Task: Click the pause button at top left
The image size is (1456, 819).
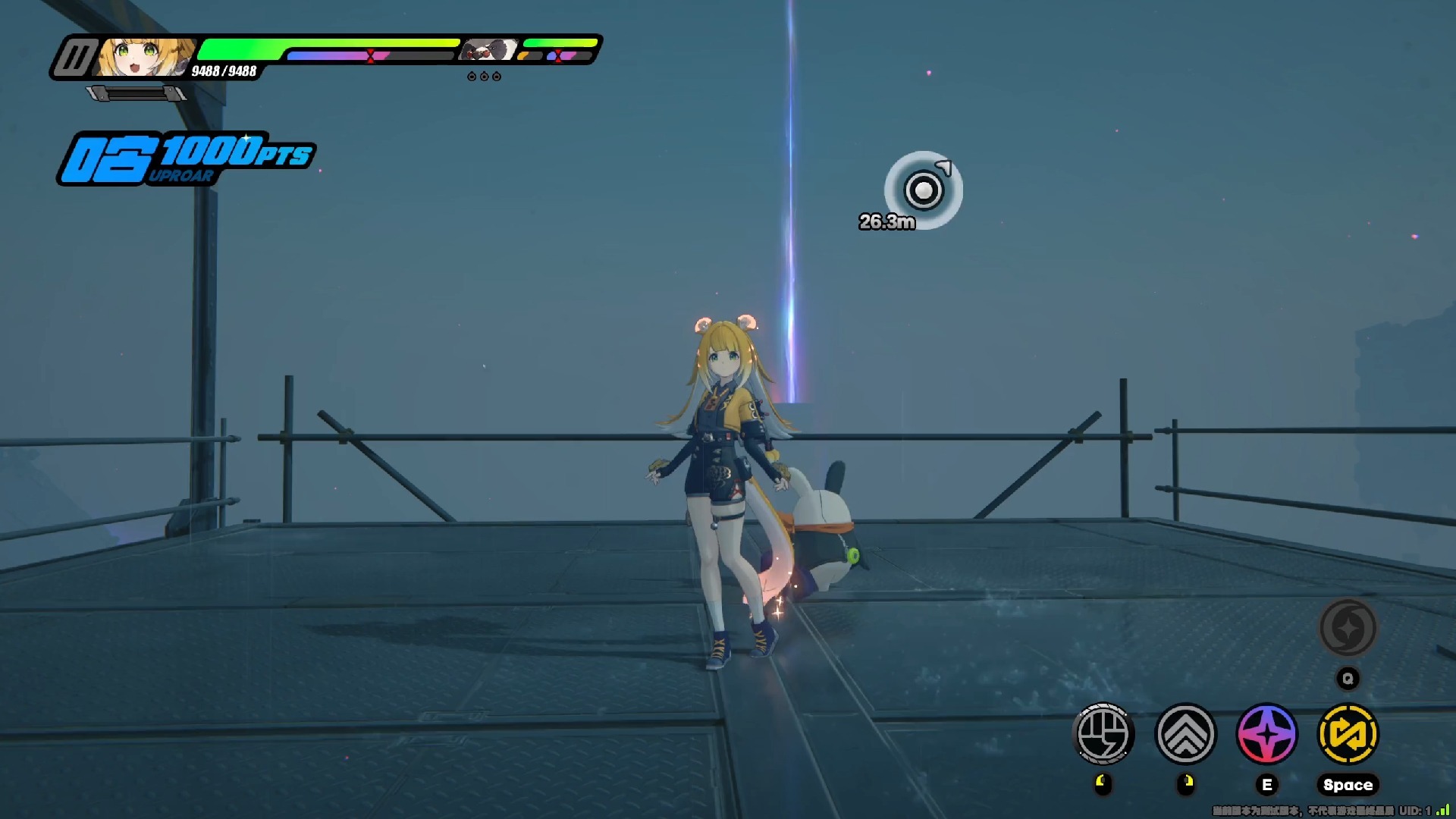Action: 75,58
